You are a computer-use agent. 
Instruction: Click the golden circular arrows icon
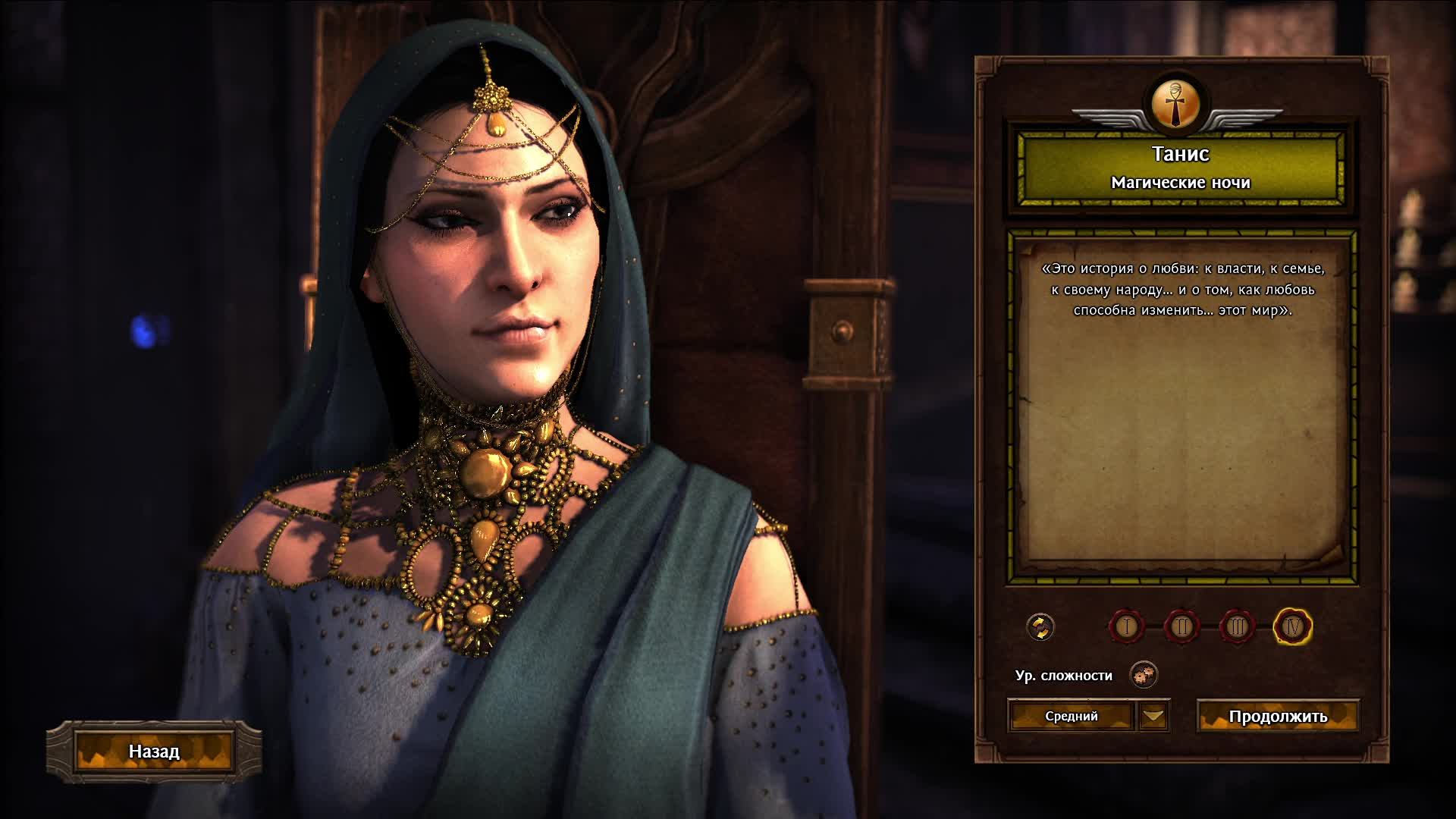click(1040, 627)
